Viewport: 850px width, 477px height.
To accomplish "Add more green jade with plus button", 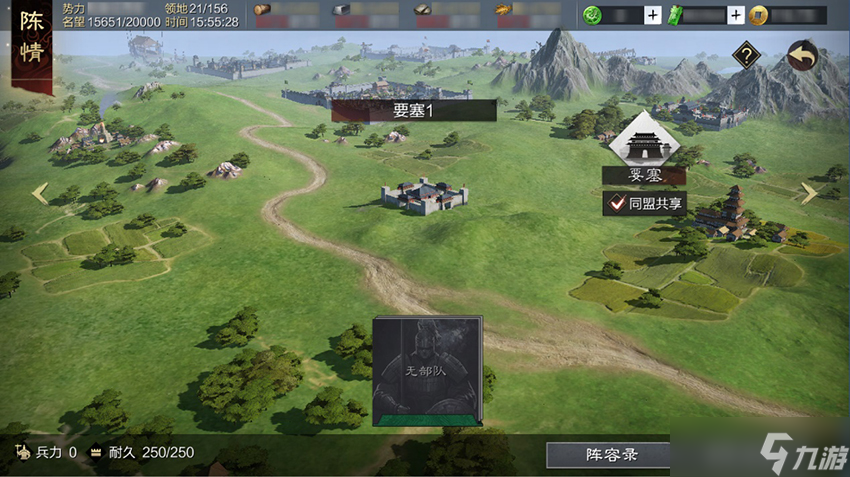I will click(x=652, y=15).
